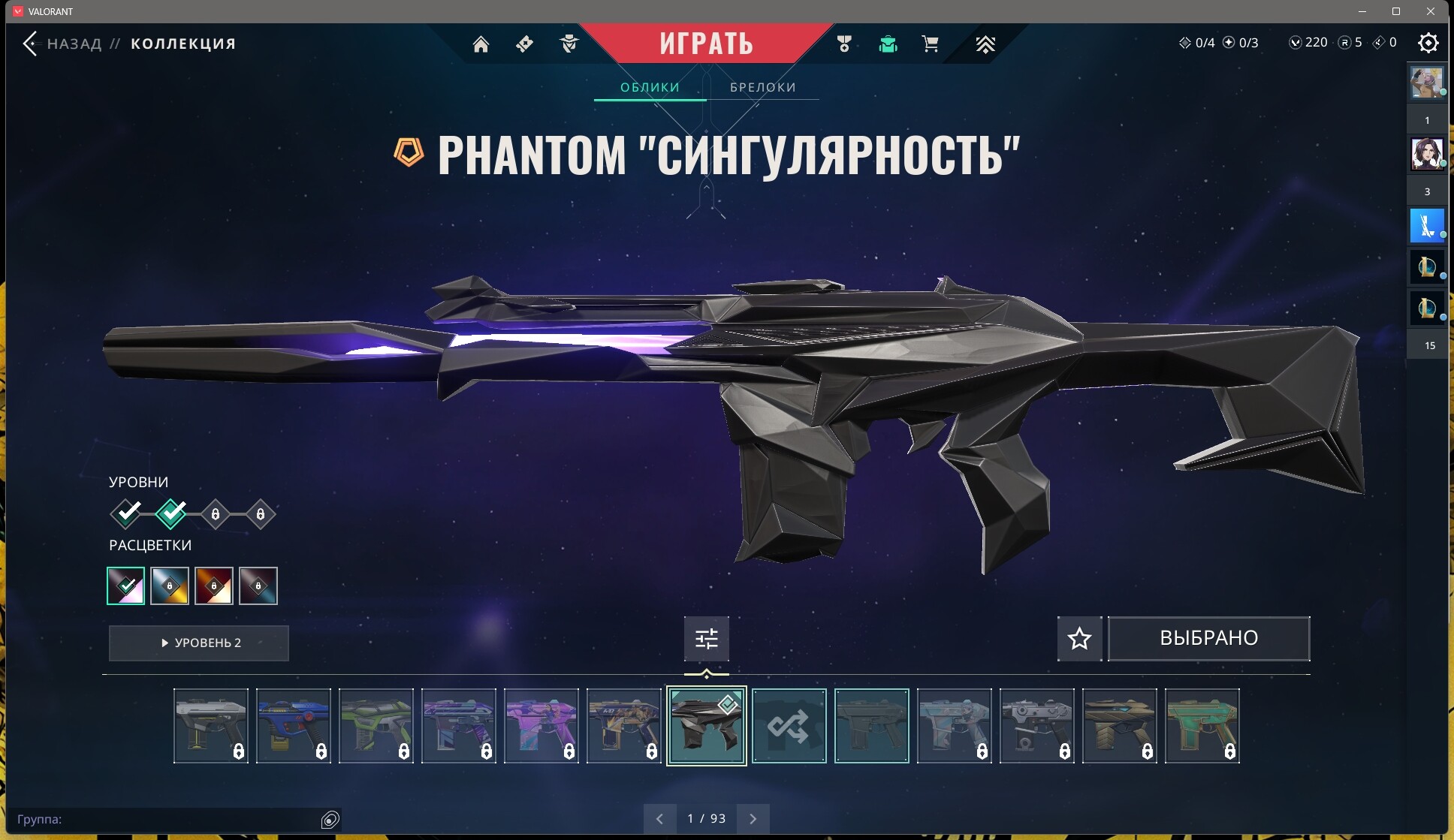Image resolution: width=1454 pixels, height=840 pixels.
Task: Select the first level checkmark diamond
Action: coord(126,513)
